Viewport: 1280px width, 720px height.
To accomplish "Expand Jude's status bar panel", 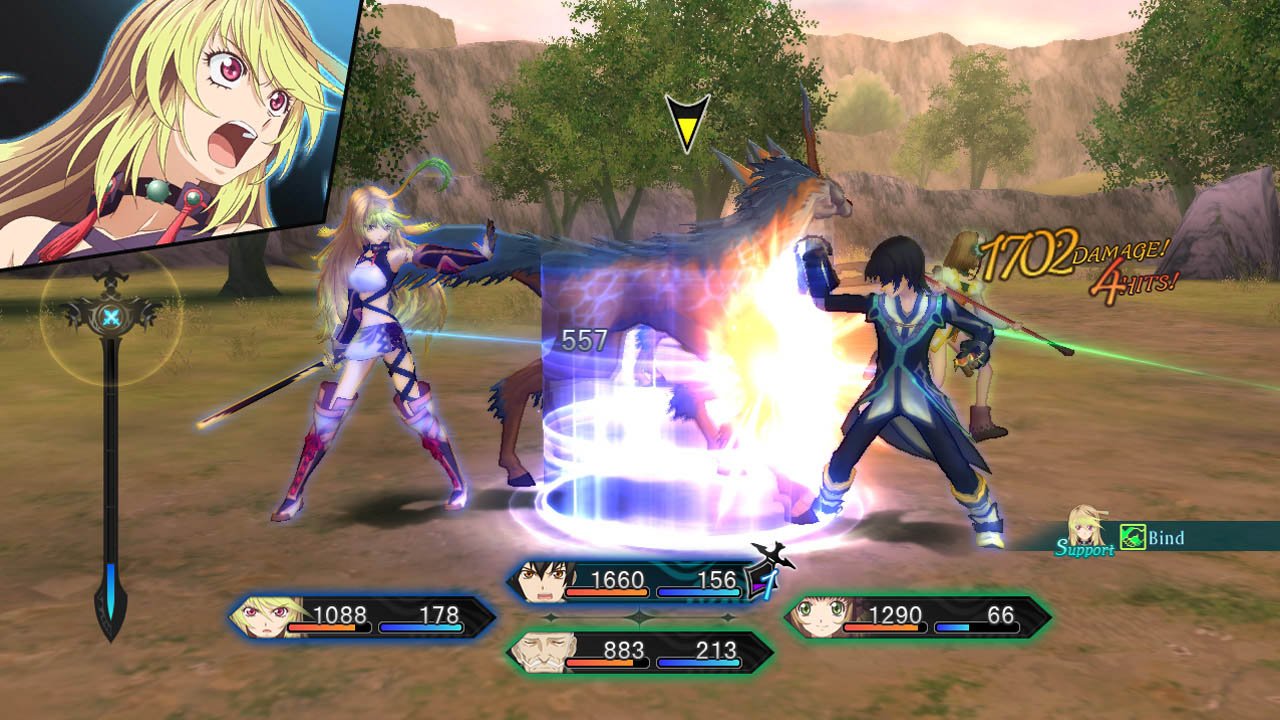I will [640, 578].
